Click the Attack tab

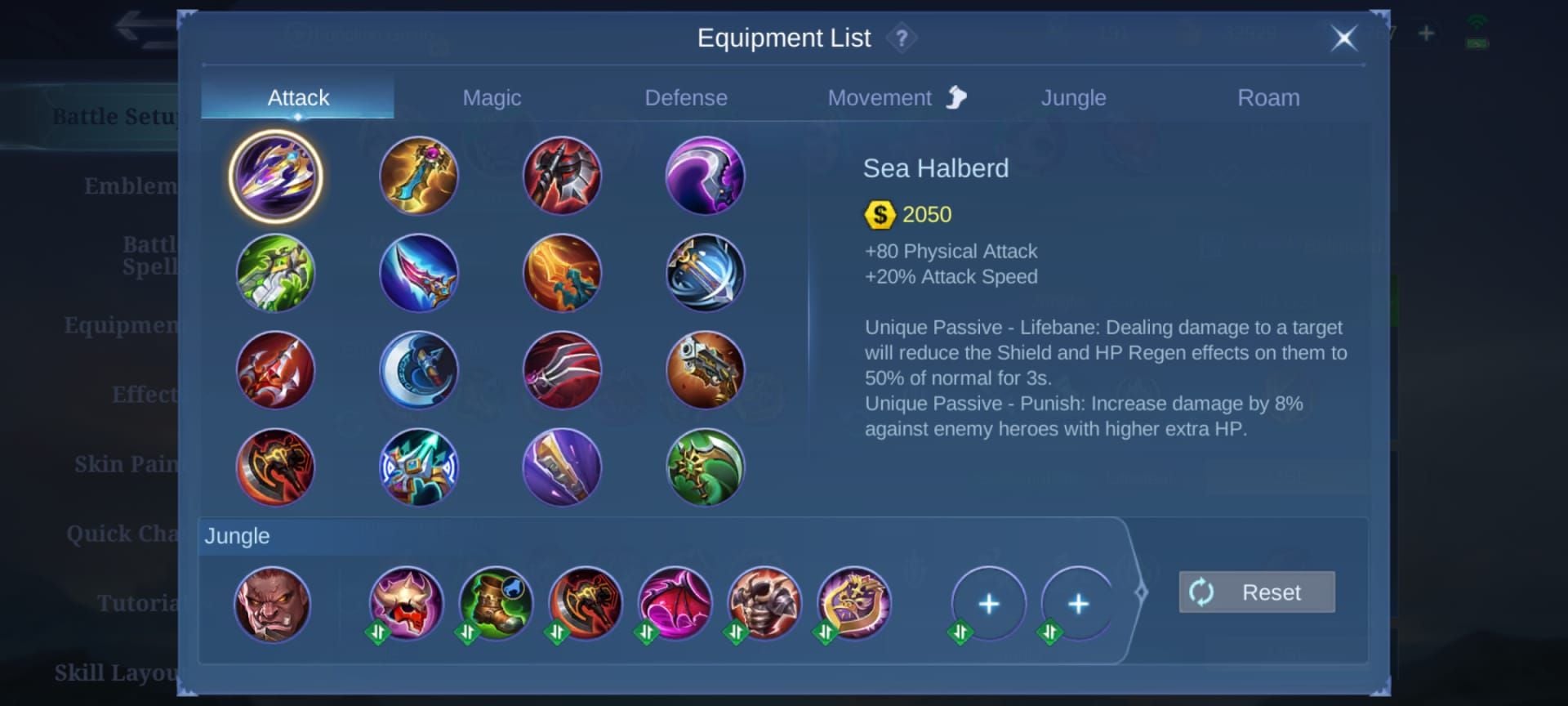298,98
